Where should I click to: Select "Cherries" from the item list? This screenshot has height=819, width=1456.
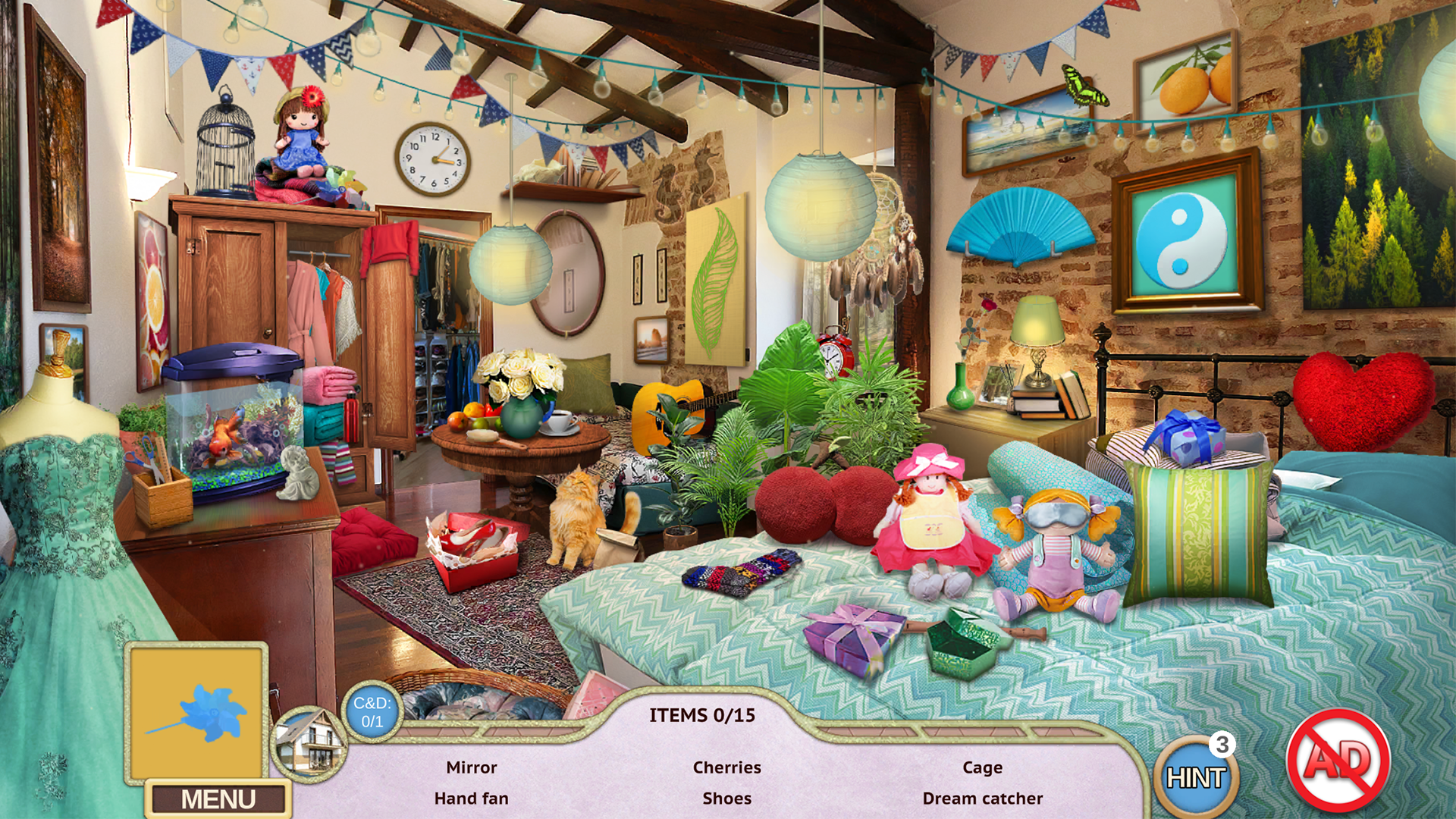click(x=726, y=767)
